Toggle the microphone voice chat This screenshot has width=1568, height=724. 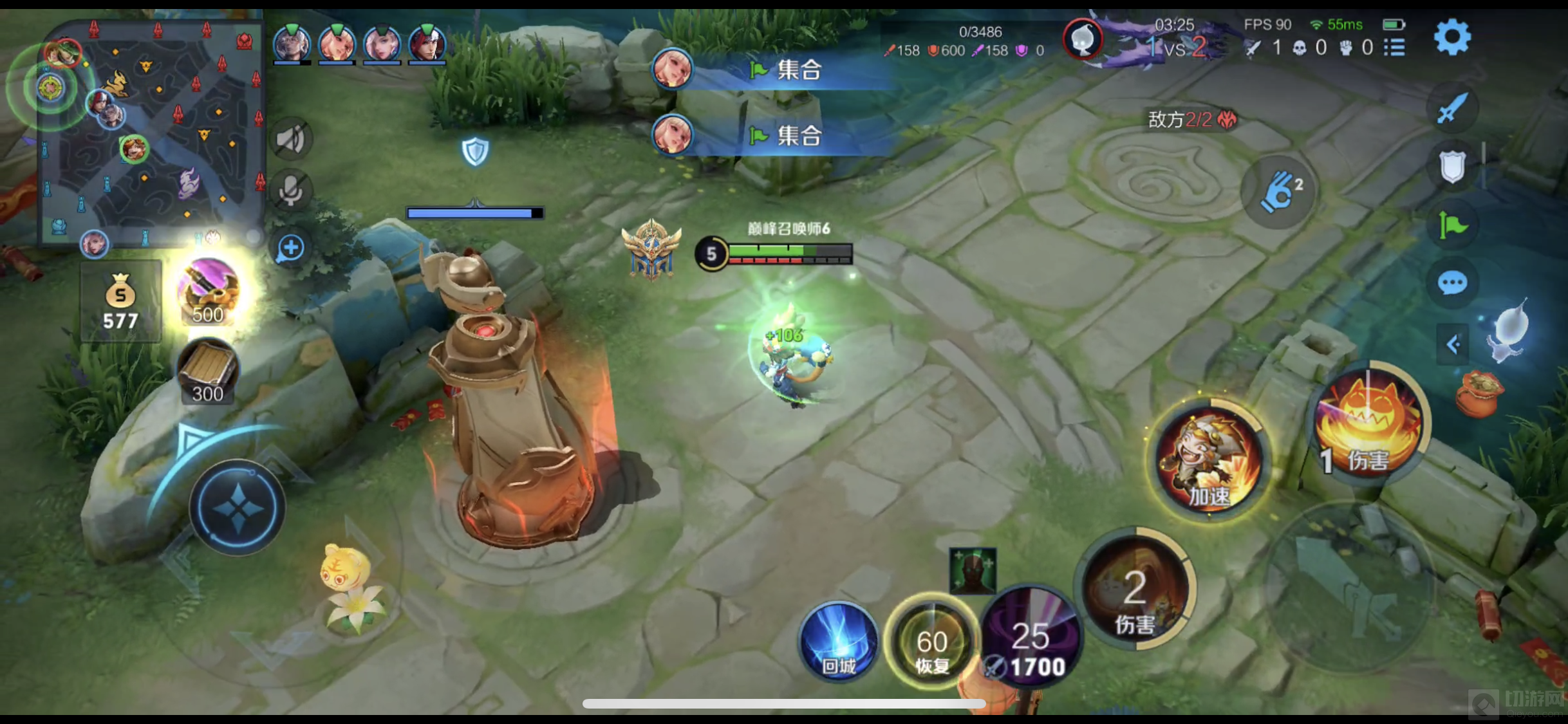[291, 191]
